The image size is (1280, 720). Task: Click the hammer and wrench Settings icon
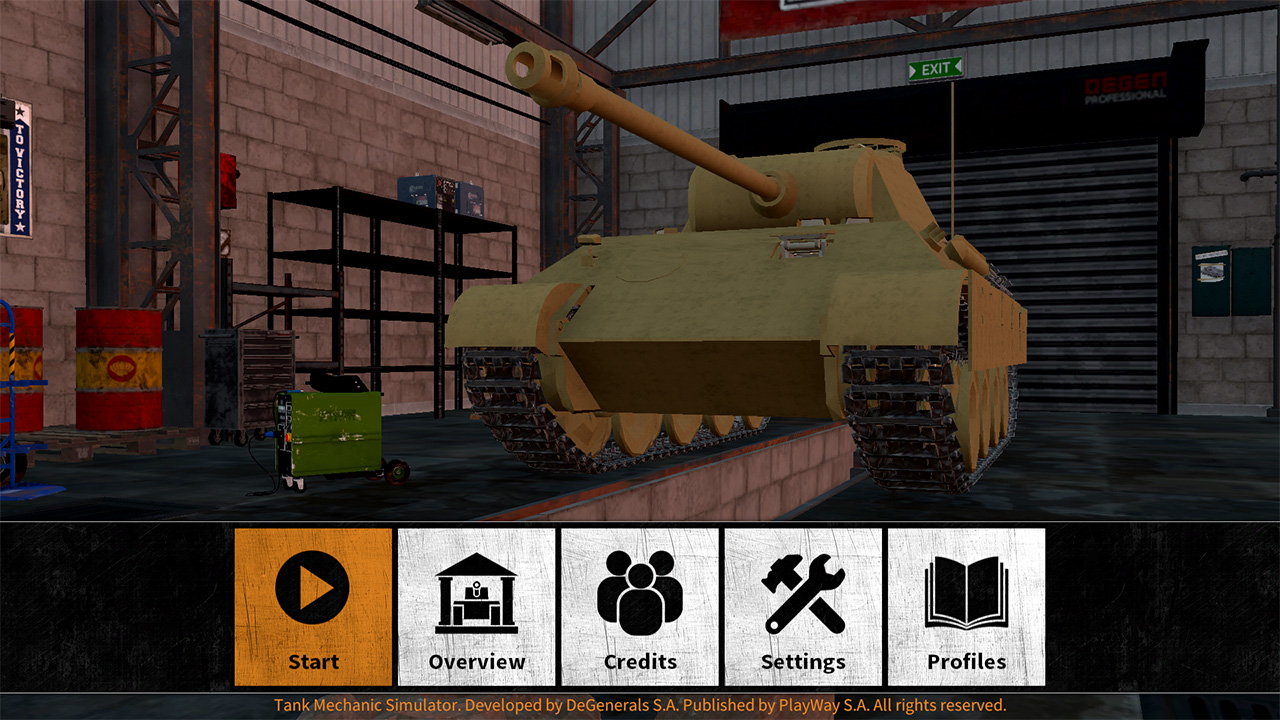coord(805,590)
